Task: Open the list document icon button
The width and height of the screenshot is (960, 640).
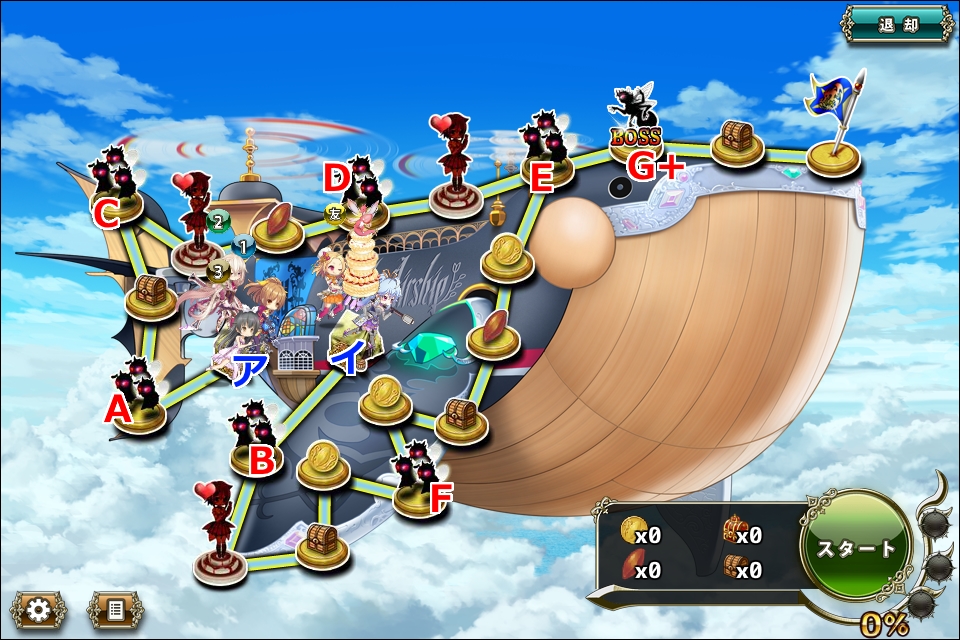Action: pos(115,610)
